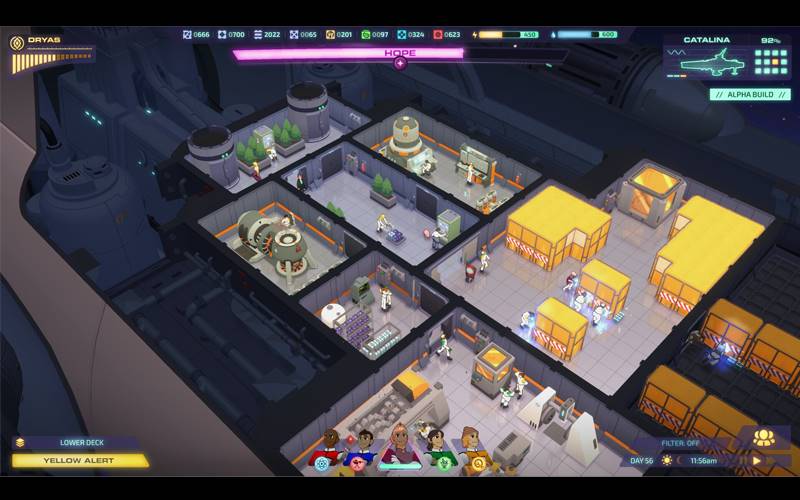Toggle the crew filter button

tap(684, 443)
